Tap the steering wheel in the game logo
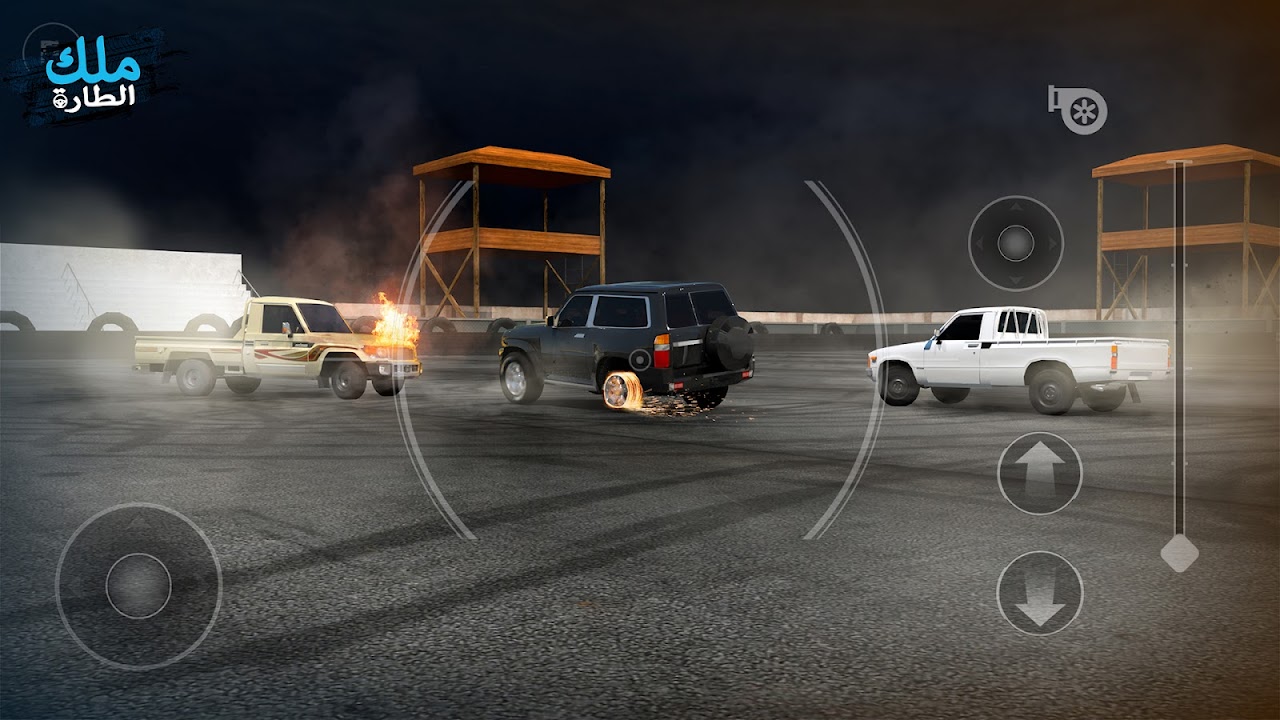1280x720 pixels. [60, 100]
